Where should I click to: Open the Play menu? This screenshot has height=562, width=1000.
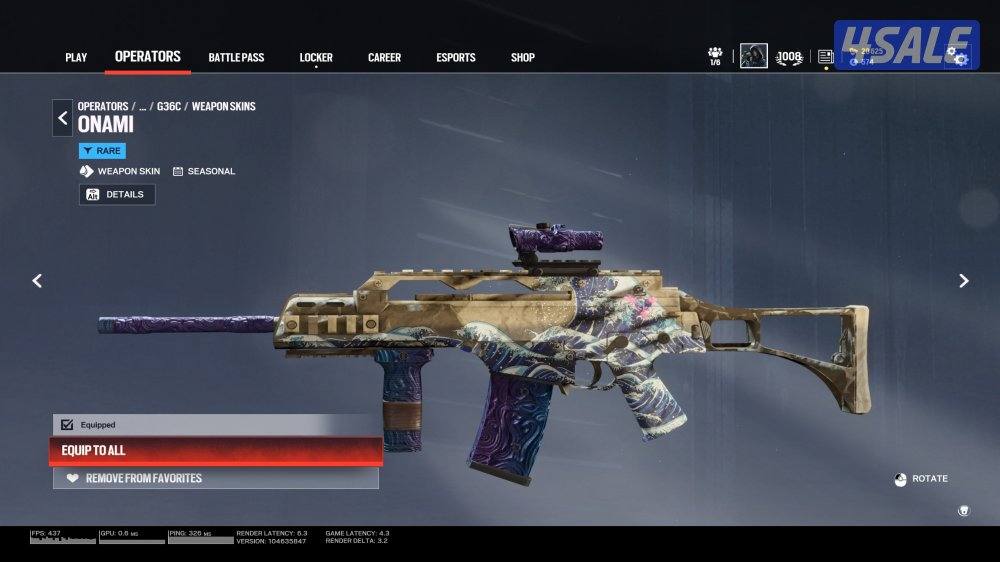click(76, 57)
